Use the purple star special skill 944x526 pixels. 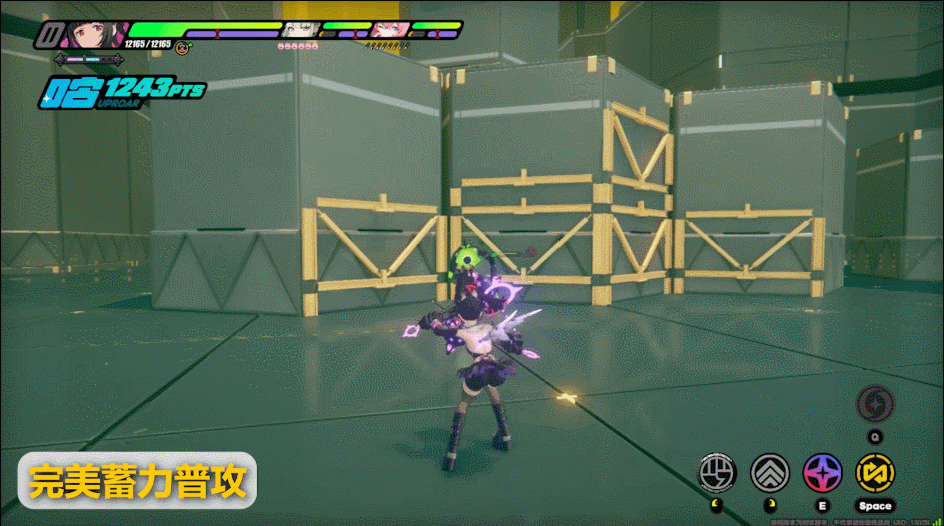tap(822, 471)
